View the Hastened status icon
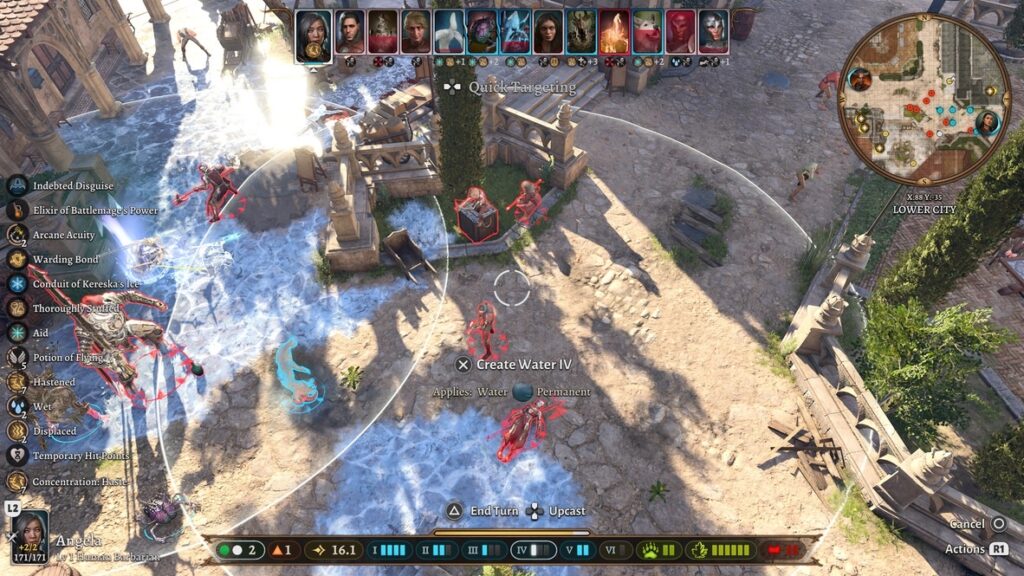The image size is (1024, 576). (17, 381)
